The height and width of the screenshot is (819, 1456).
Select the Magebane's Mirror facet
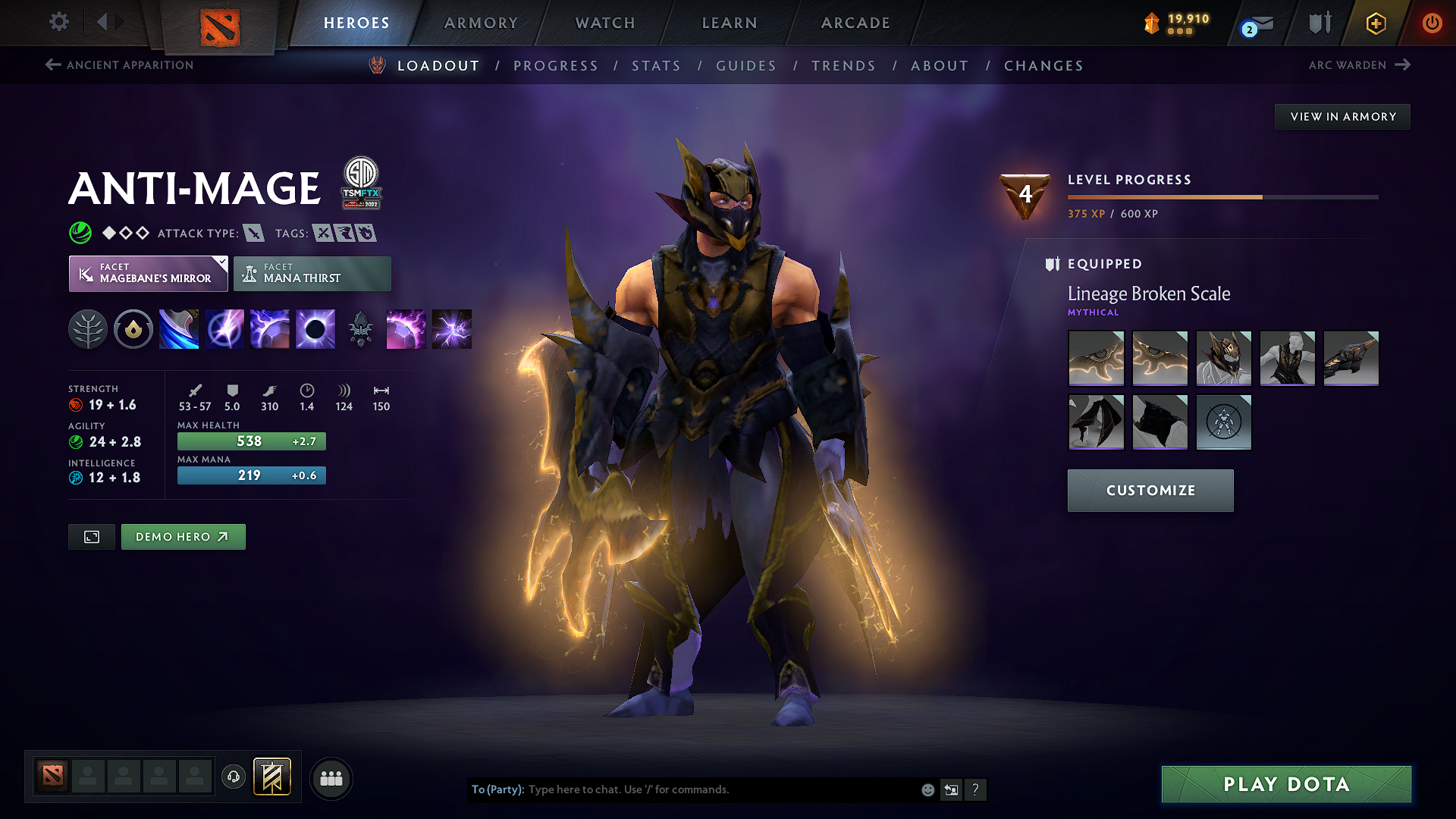[148, 273]
